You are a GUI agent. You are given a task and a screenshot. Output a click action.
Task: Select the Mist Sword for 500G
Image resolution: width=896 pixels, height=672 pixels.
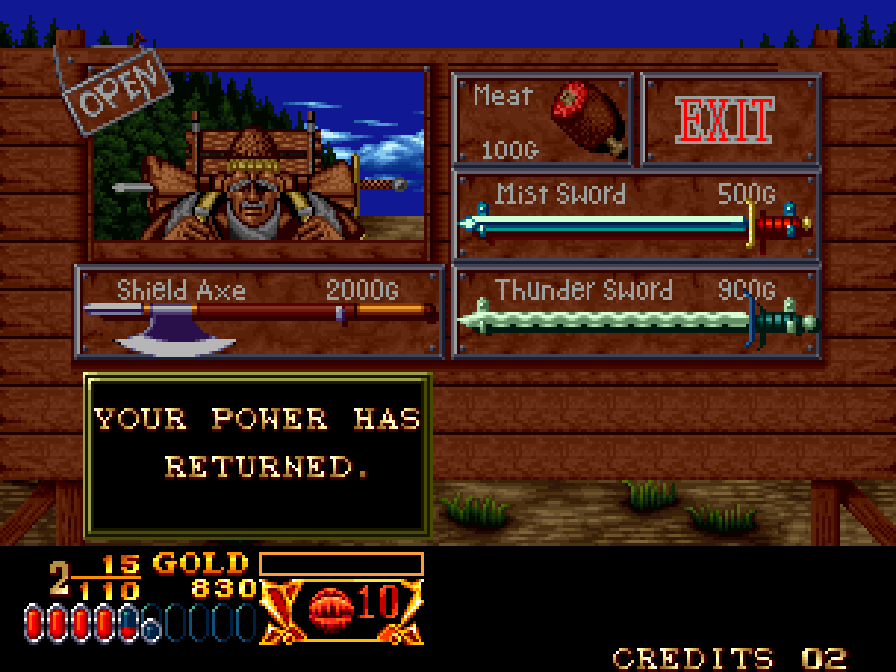636,214
